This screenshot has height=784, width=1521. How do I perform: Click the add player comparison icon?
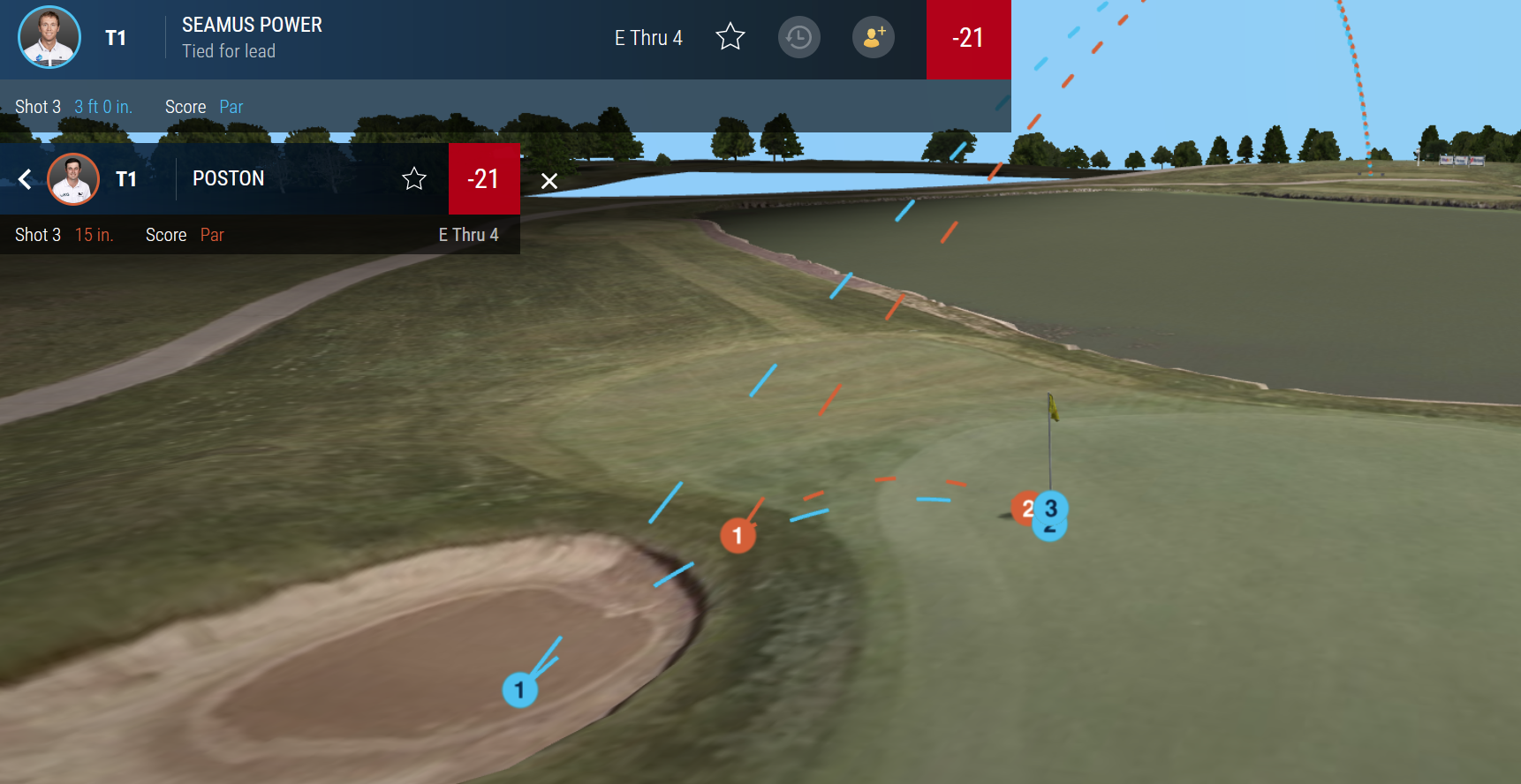click(x=874, y=38)
